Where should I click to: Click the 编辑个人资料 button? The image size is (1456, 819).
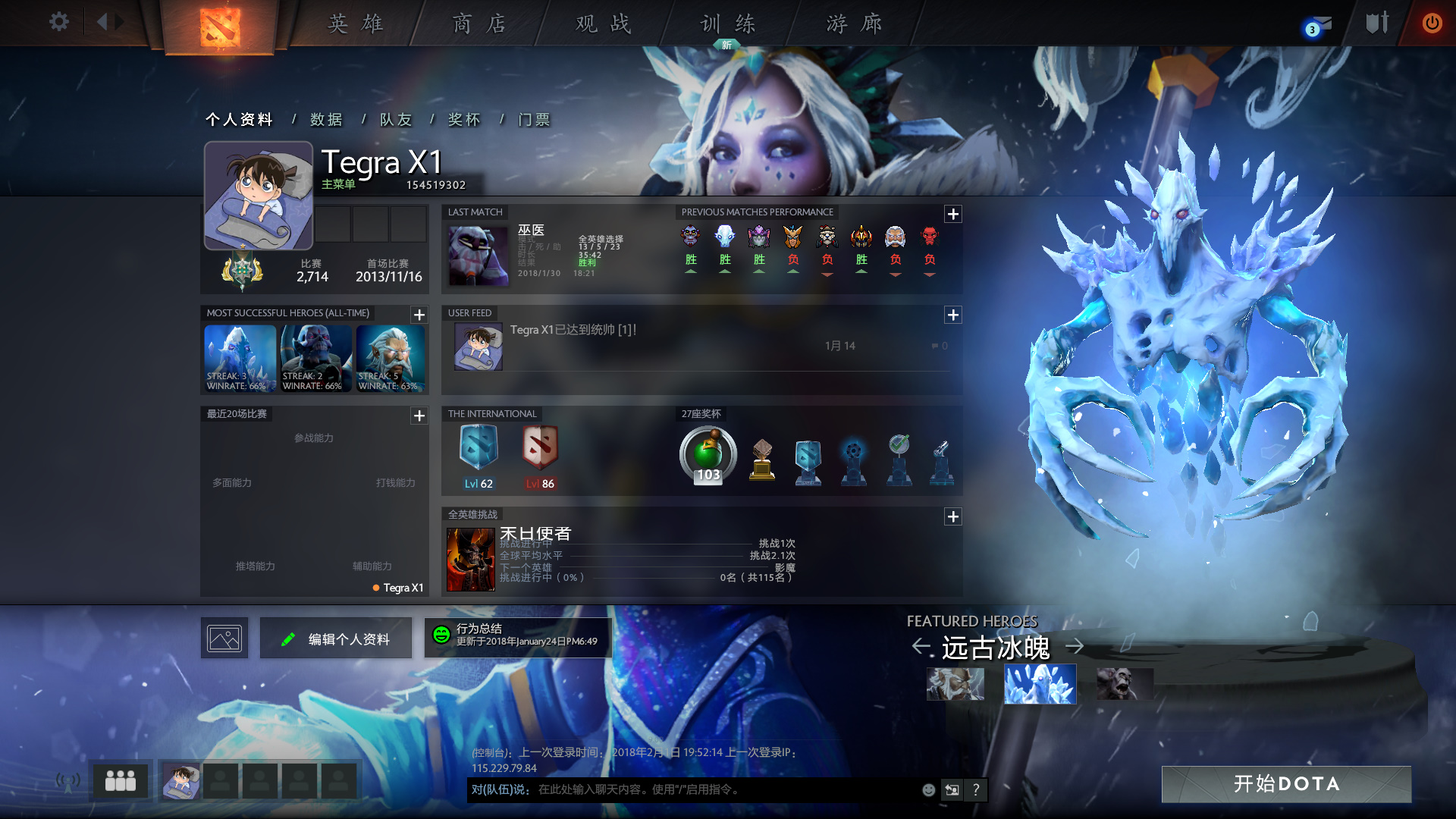[x=335, y=638]
